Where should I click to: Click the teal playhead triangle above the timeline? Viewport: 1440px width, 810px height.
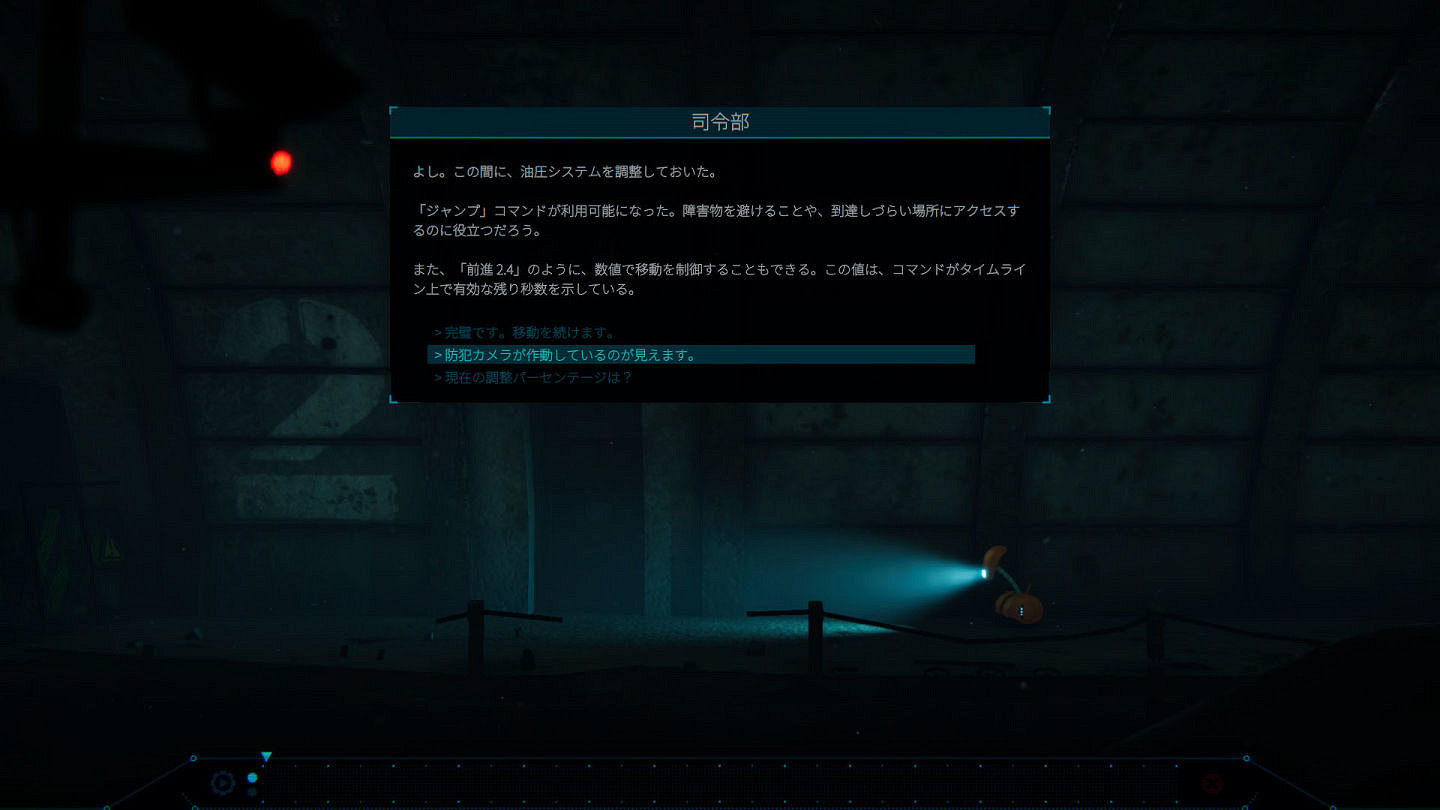point(266,754)
